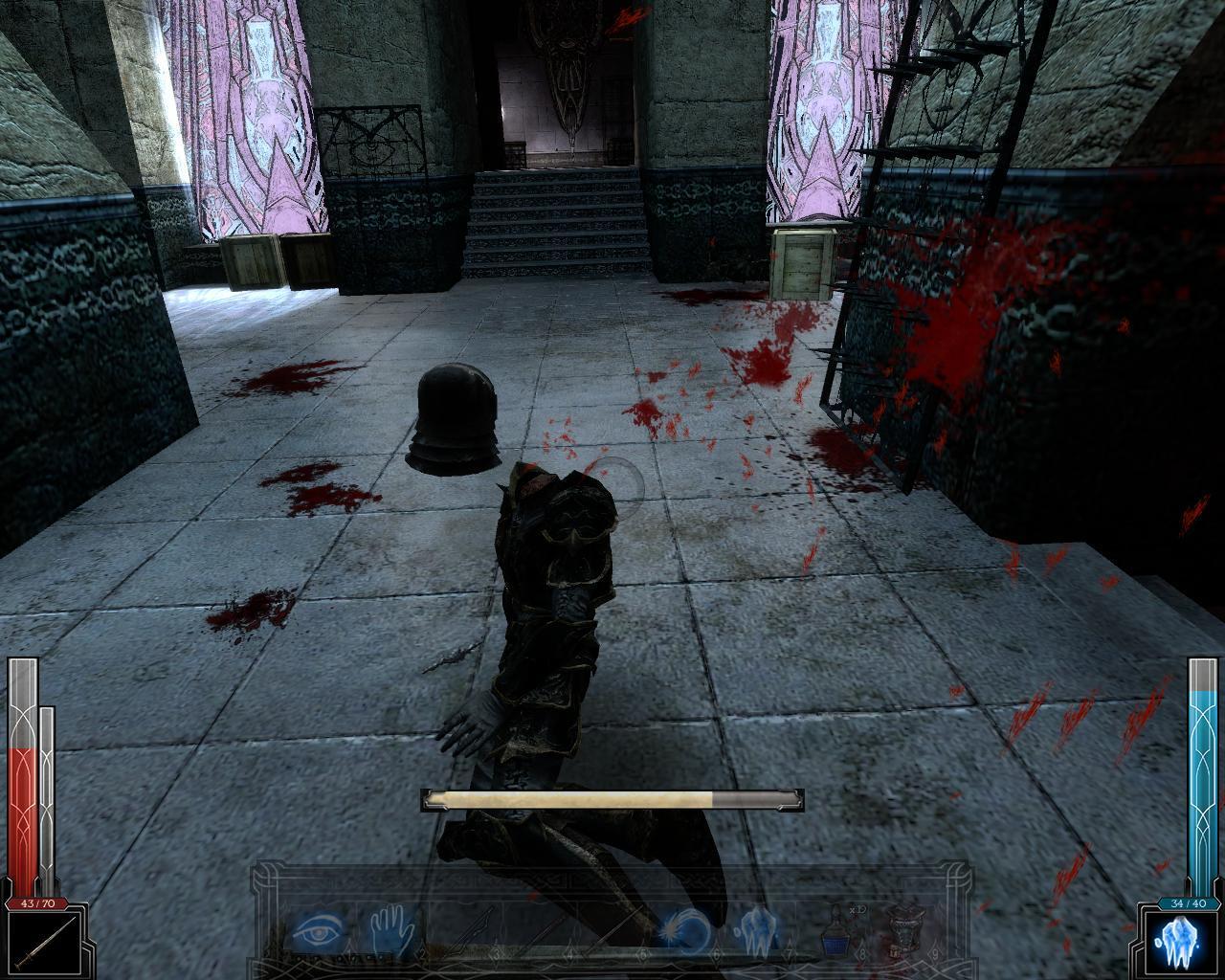Choose the swirling comet spell in the hotbar

685,929
